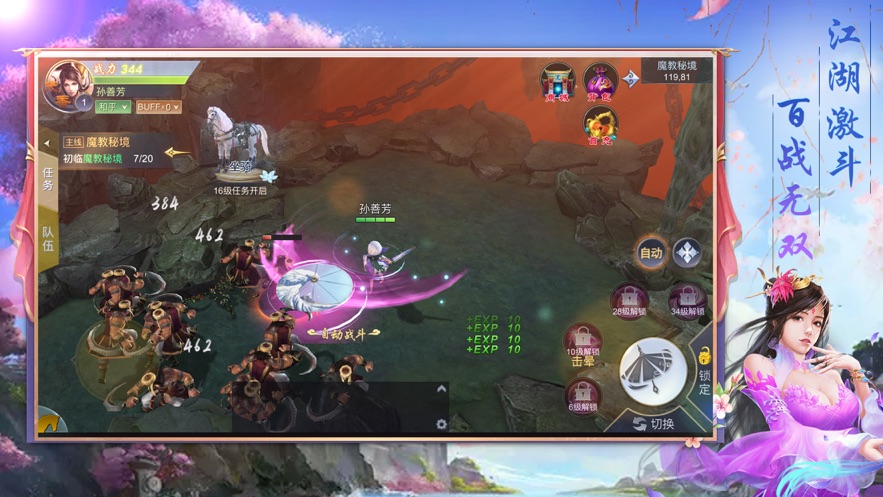The height and width of the screenshot is (497, 883).
Task: Tap the locked 击晕 stun skill
Action: pyautogui.click(x=583, y=345)
